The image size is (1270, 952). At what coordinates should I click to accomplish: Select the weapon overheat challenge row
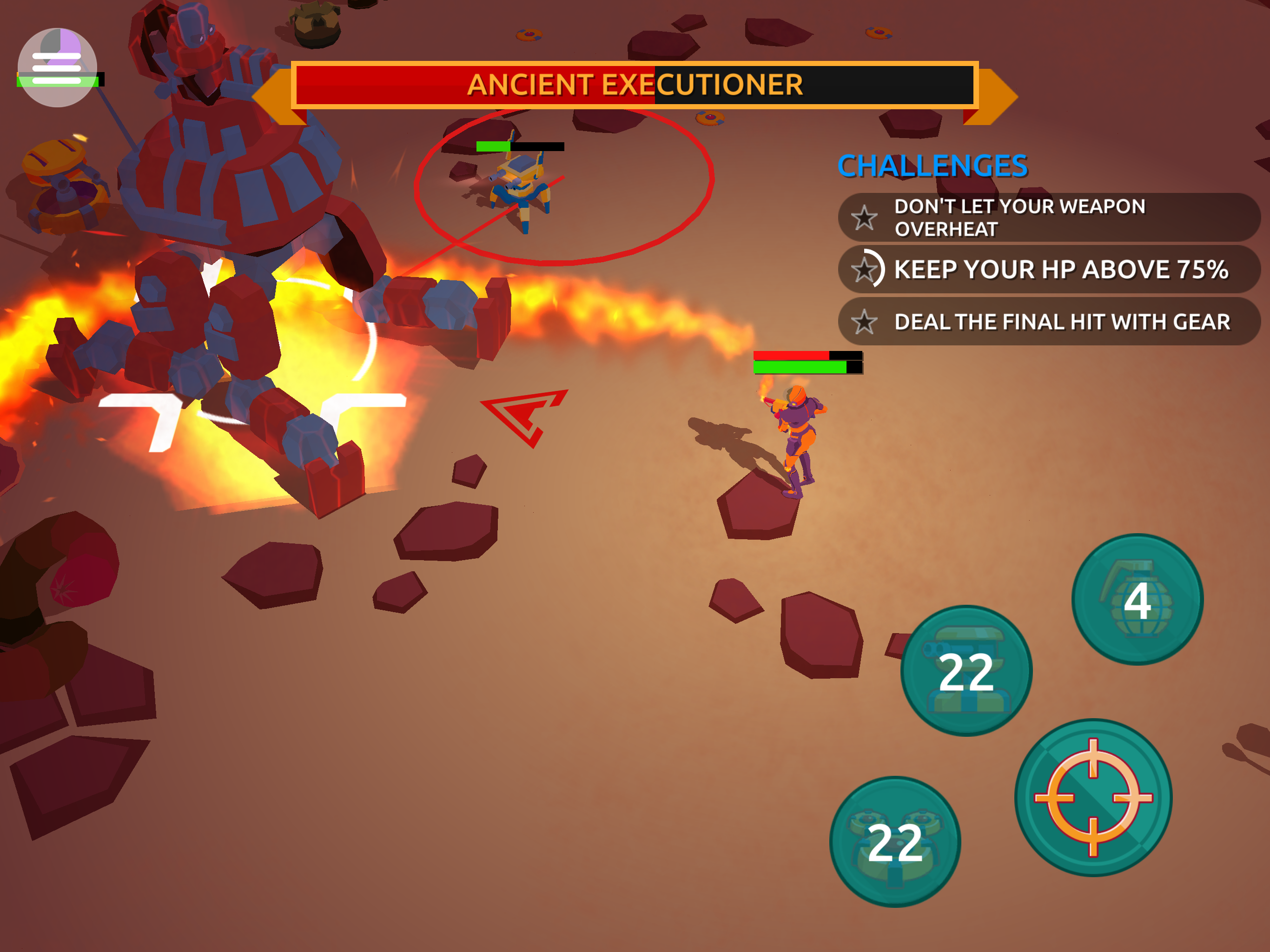[x=1048, y=218]
